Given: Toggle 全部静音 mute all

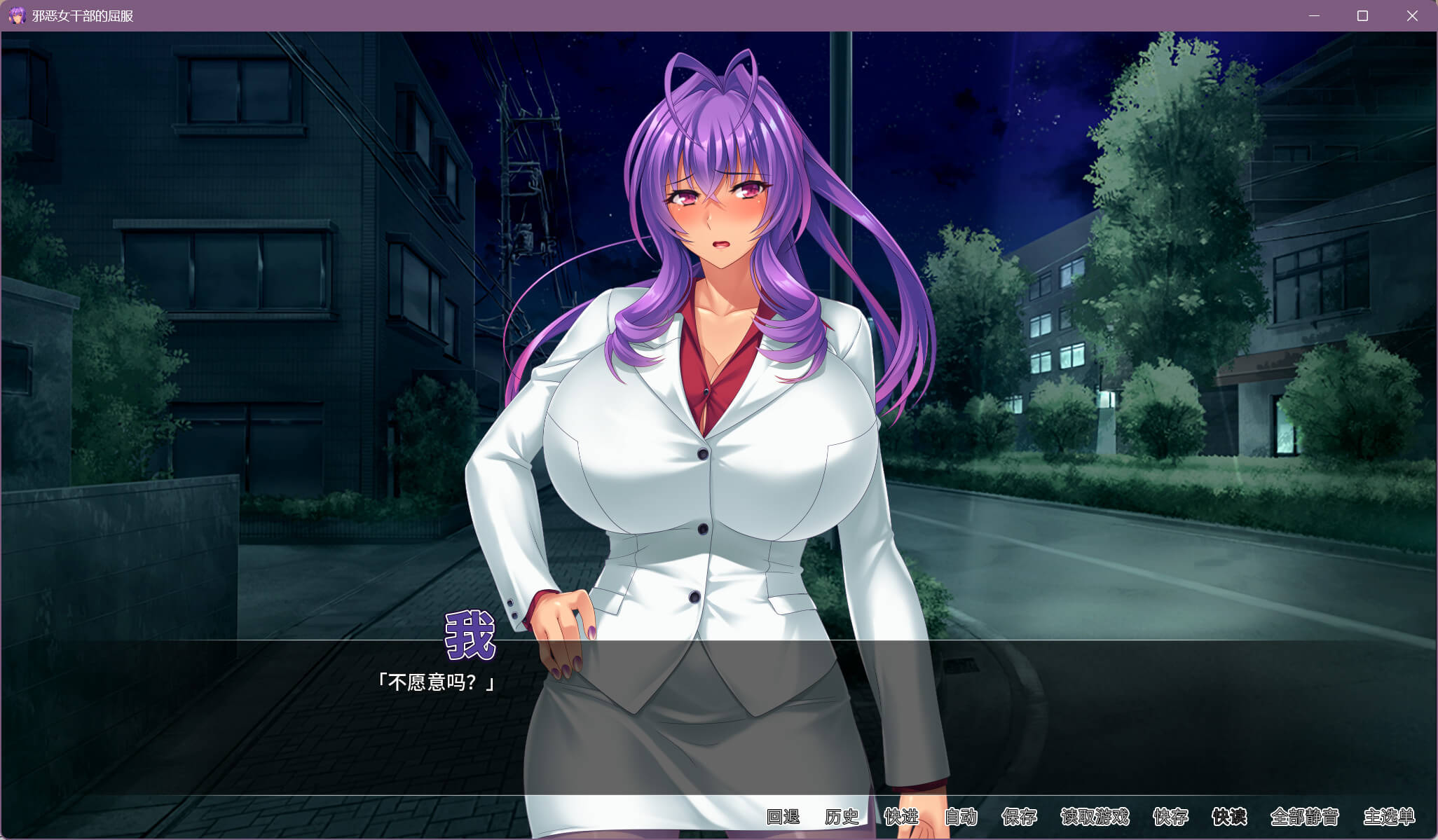Looking at the screenshot, I should pyautogui.click(x=1305, y=817).
